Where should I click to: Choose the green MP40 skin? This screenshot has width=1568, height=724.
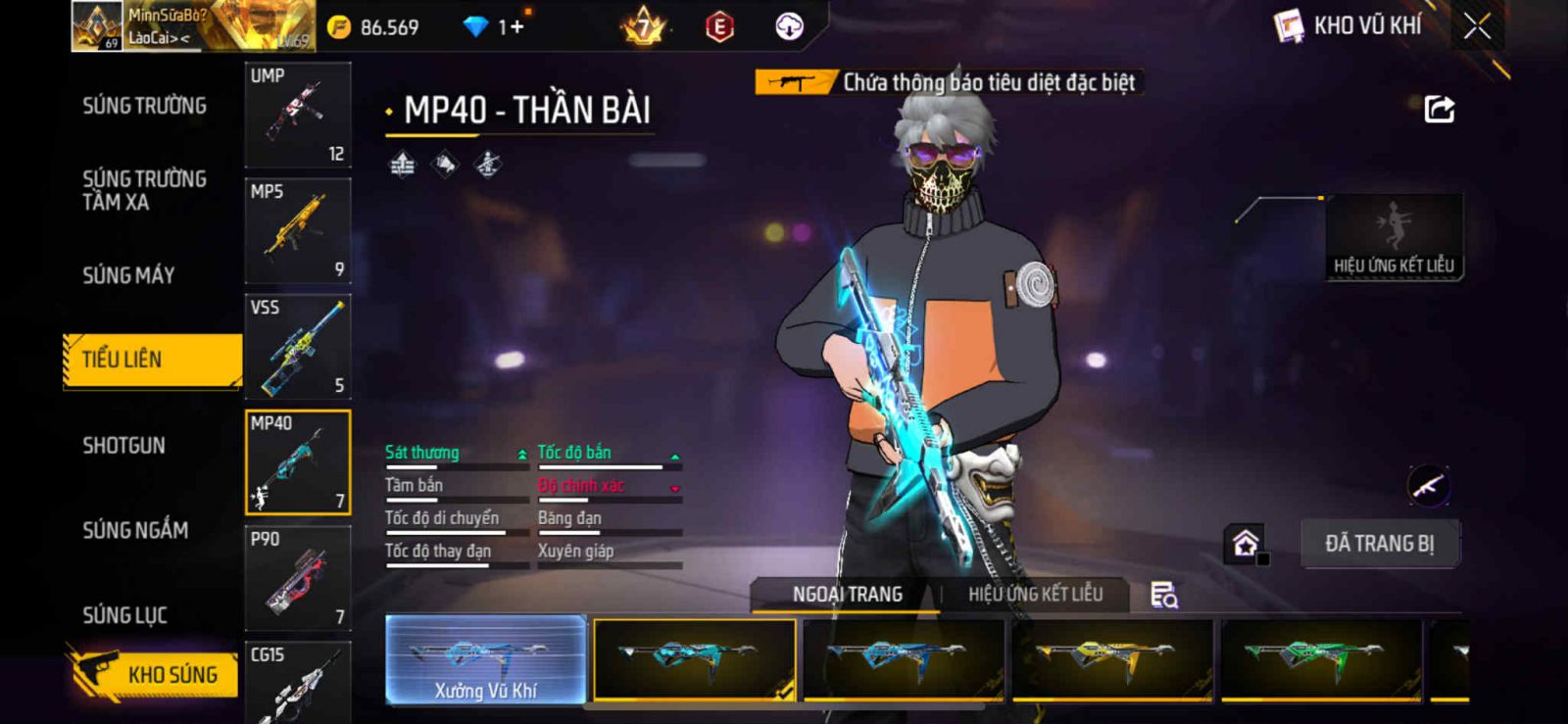[1320, 659]
